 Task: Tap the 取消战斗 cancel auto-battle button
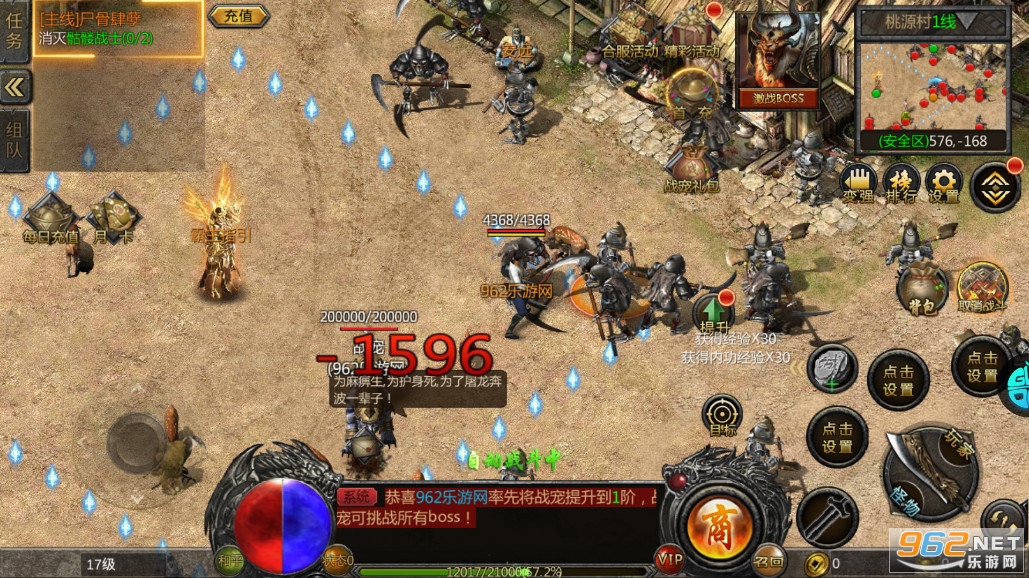[982, 286]
